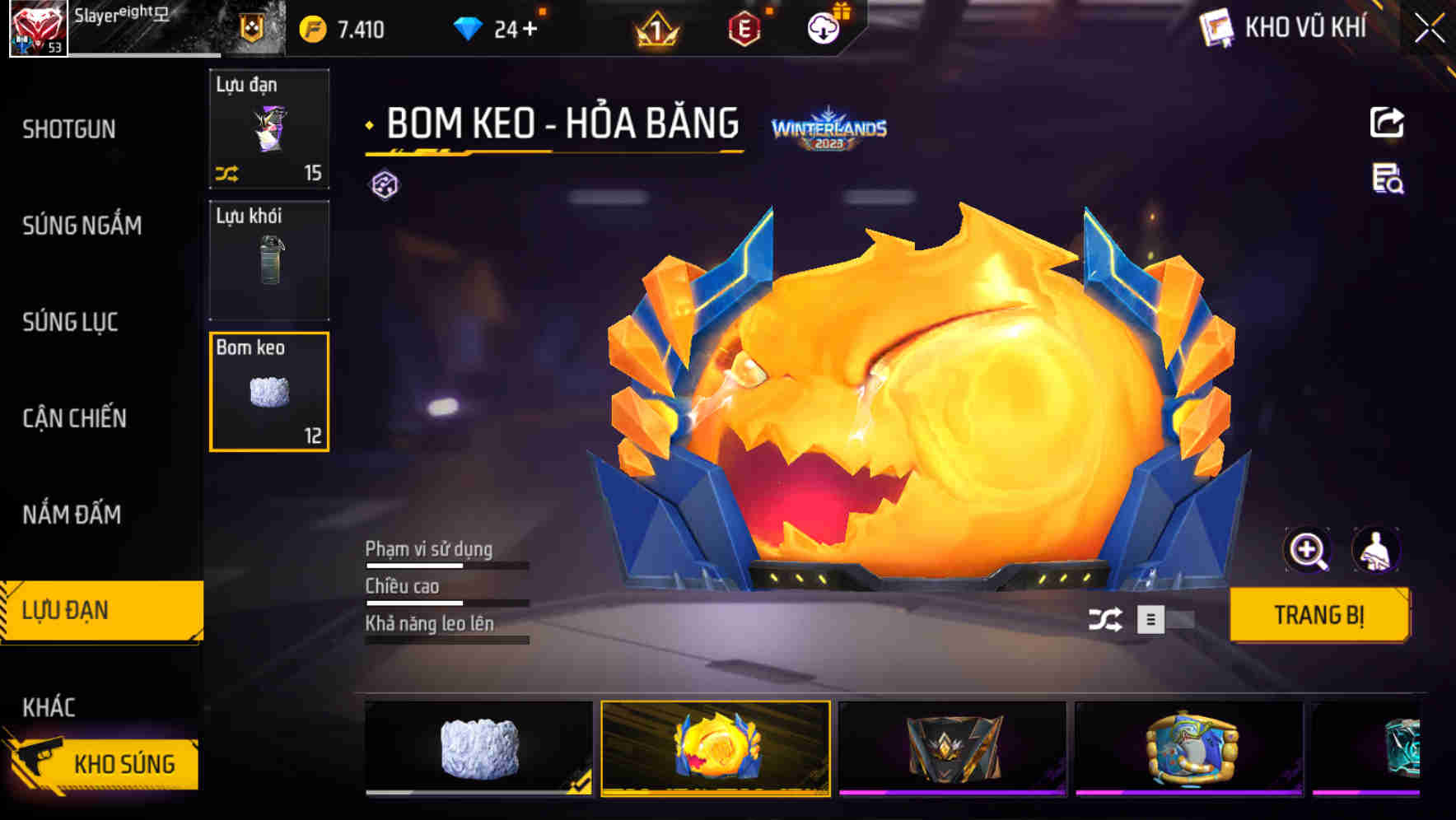
Task: Switch to the SÚNG NGẮM category tab
Action: point(82,226)
